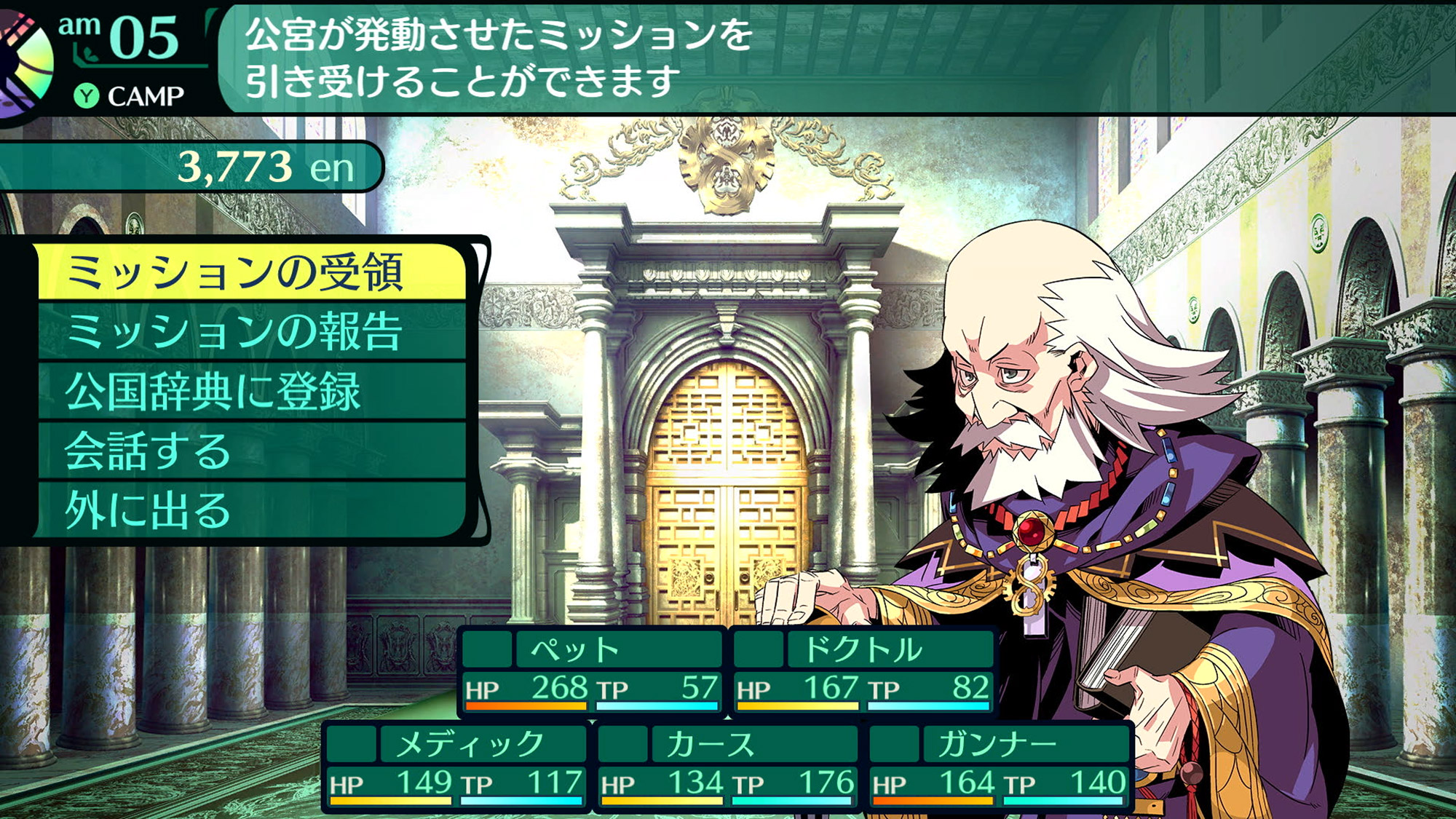This screenshot has width=1456, height=819.
Task: Select 会話する to talk
Action: coord(251,451)
